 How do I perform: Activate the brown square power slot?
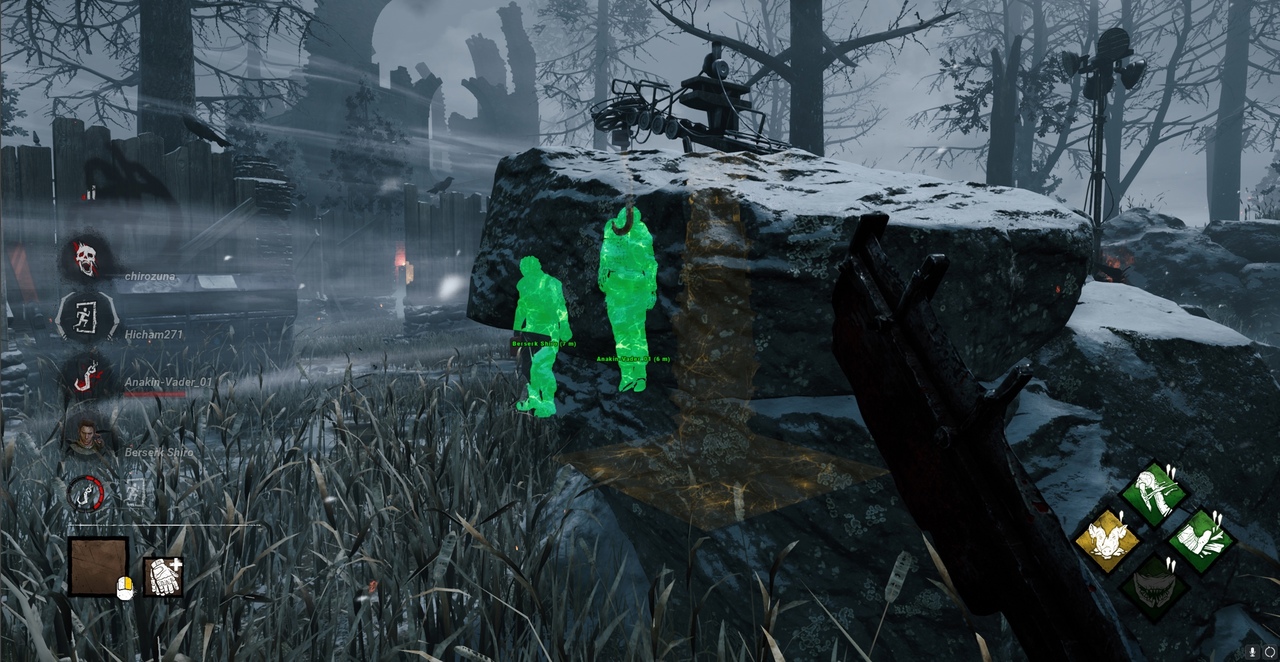click(98, 566)
